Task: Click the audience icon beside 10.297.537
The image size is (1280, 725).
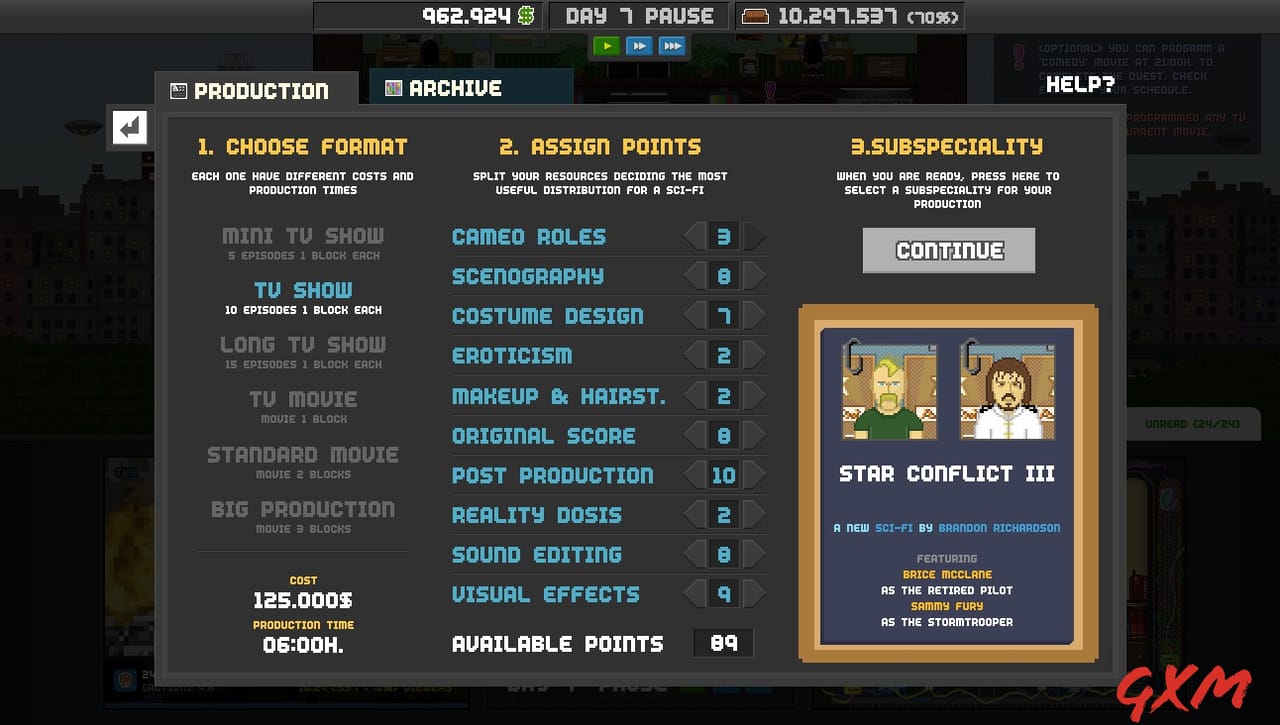Action: 753,16
